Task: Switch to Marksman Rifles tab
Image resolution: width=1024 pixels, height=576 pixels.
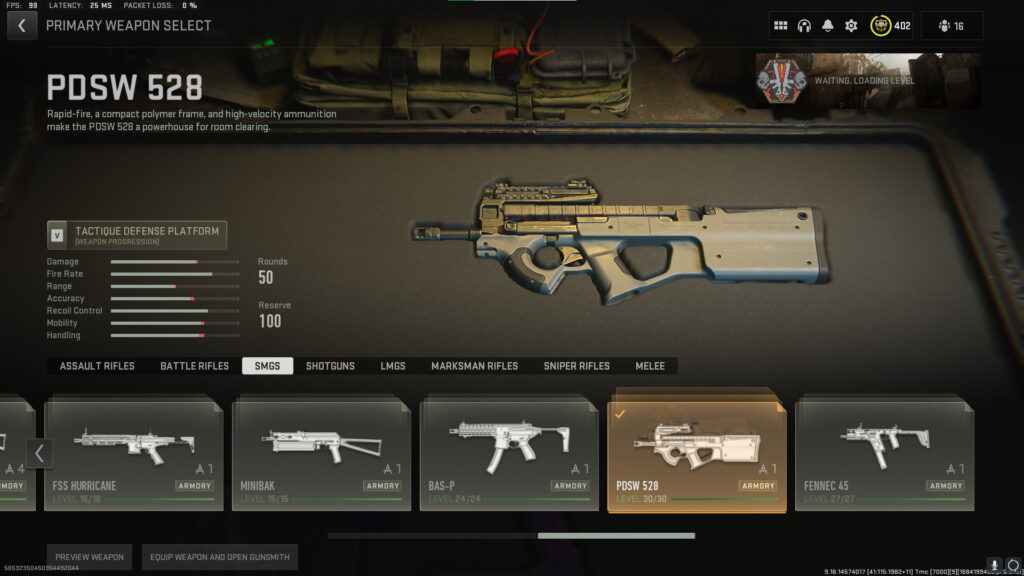Action: (x=474, y=366)
